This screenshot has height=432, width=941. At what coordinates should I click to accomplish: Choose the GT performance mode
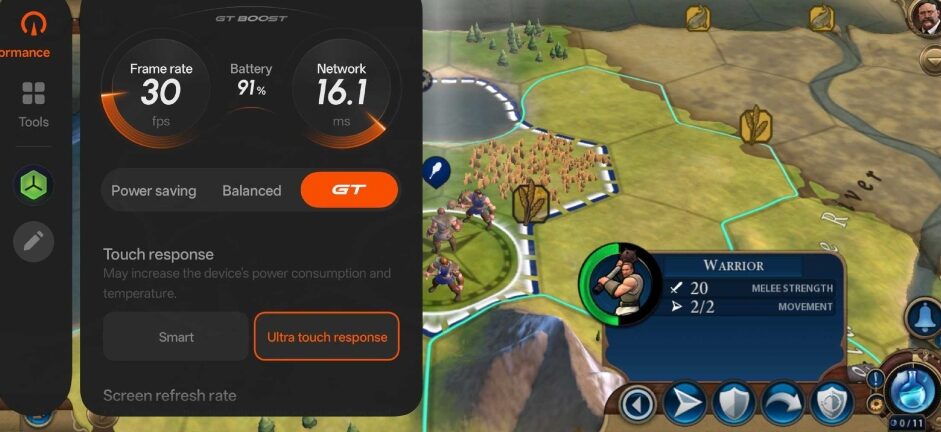click(349, 190)
